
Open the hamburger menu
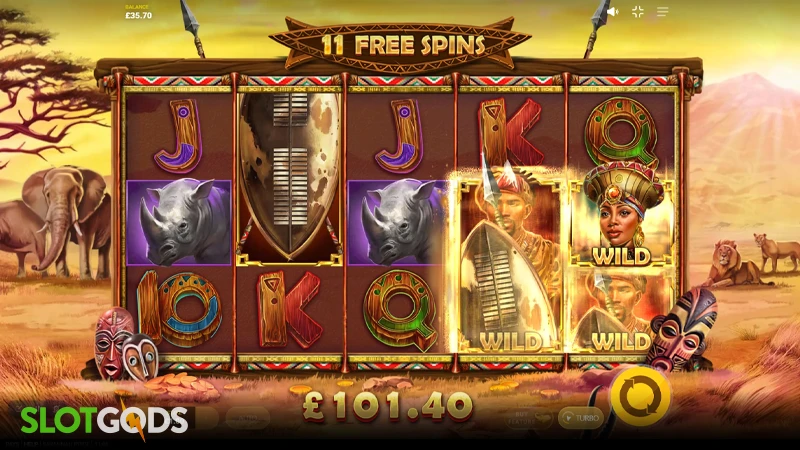coord(663,12)
